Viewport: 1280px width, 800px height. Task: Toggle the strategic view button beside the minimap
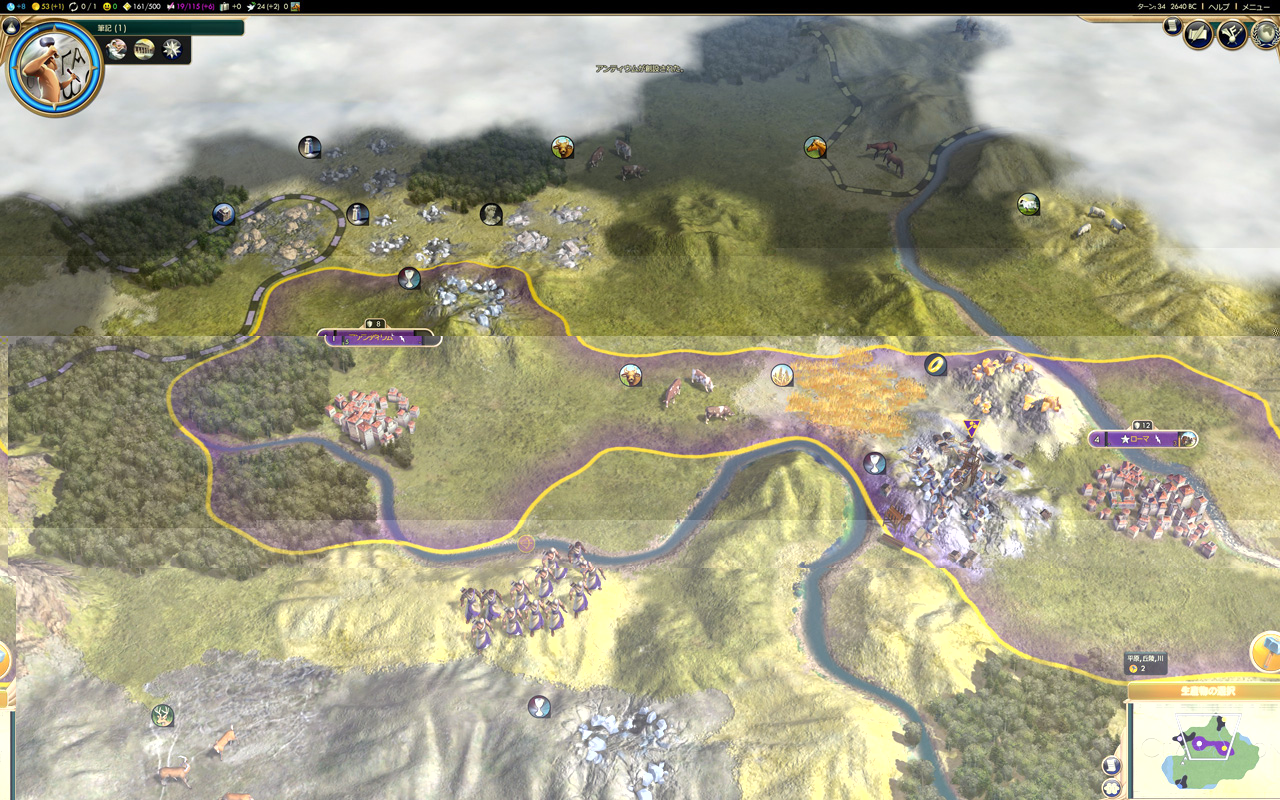point(1112,788)
